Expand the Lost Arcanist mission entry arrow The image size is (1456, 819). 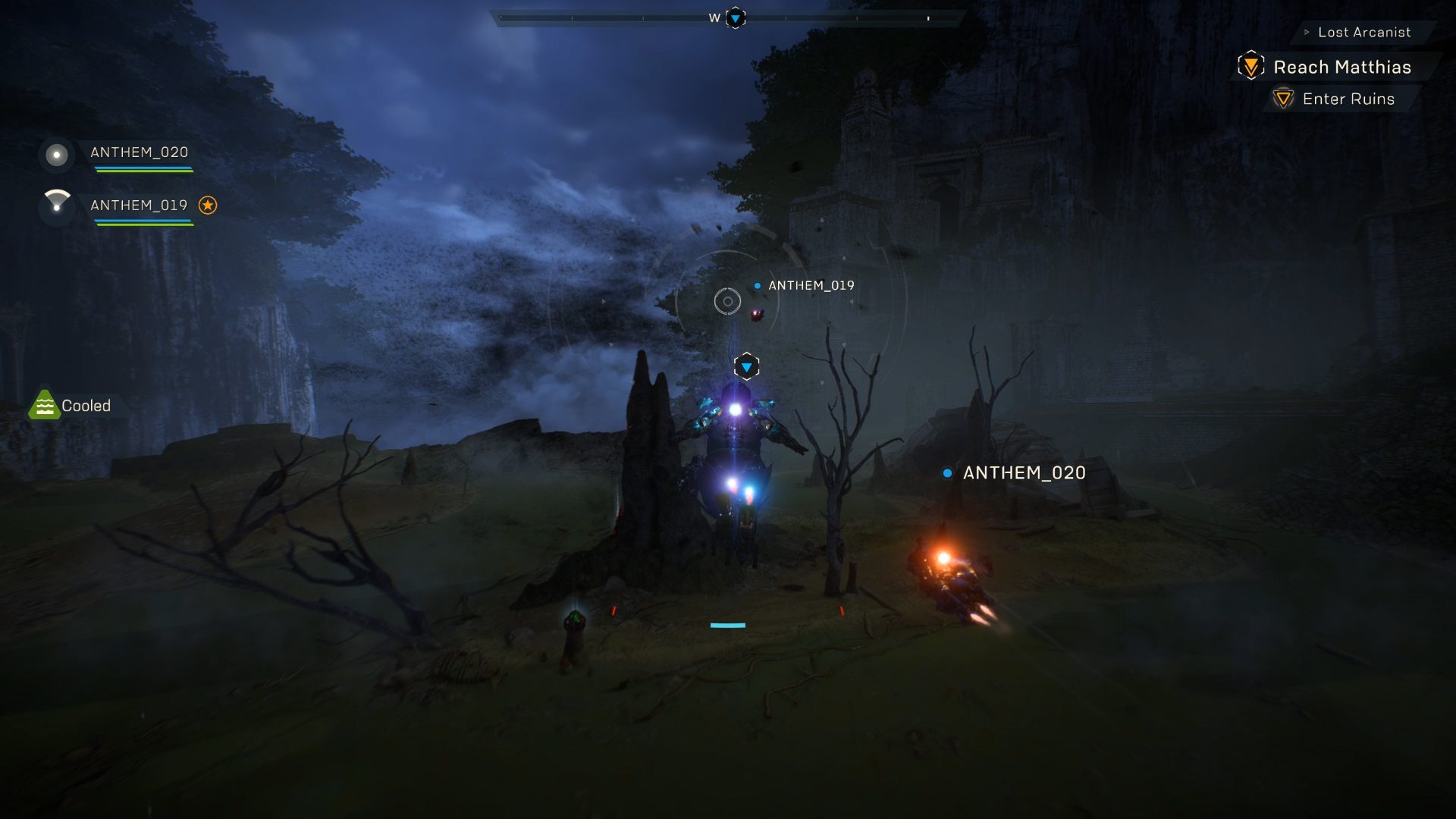(1306, 32)
